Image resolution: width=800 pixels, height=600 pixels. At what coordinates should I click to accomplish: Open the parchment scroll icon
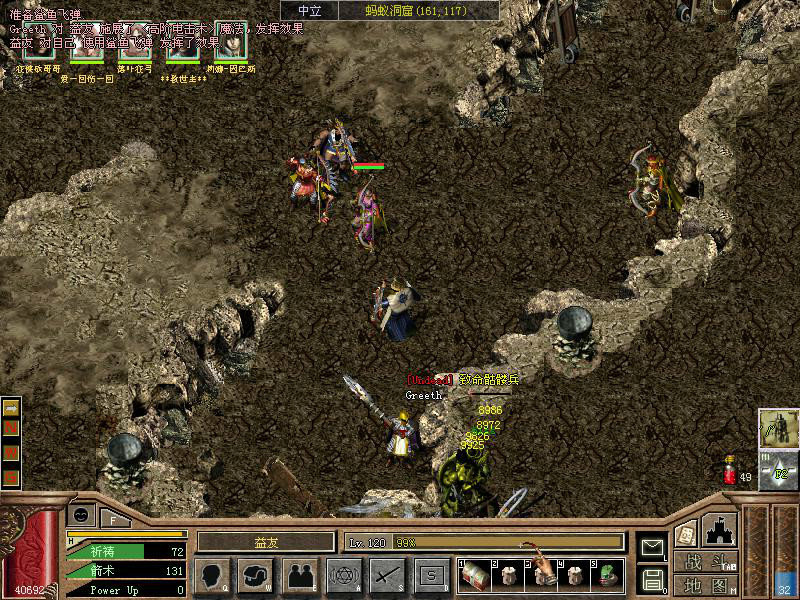(685, 533)
